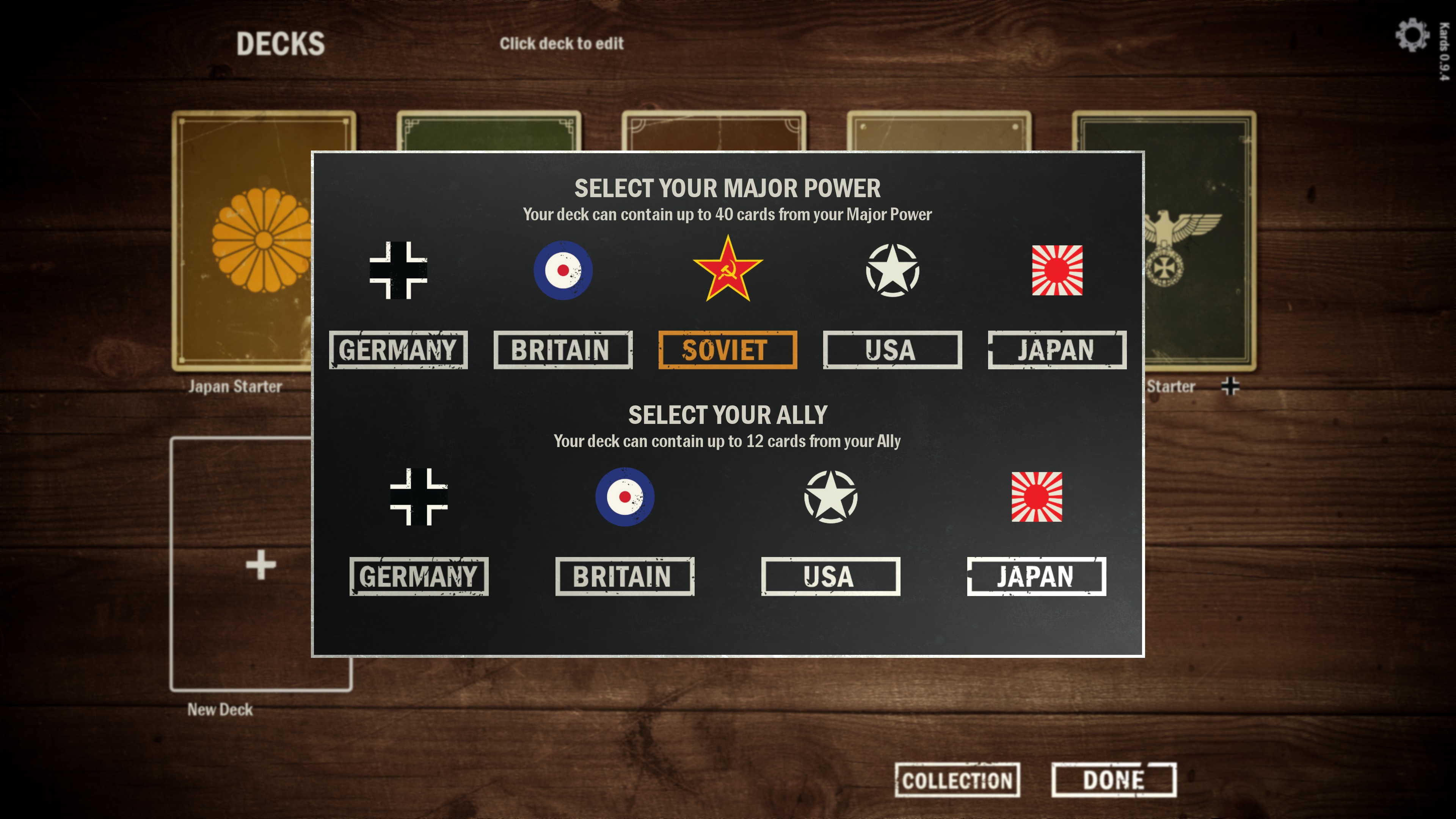Confirm with the Done button

coord(1114,780)
